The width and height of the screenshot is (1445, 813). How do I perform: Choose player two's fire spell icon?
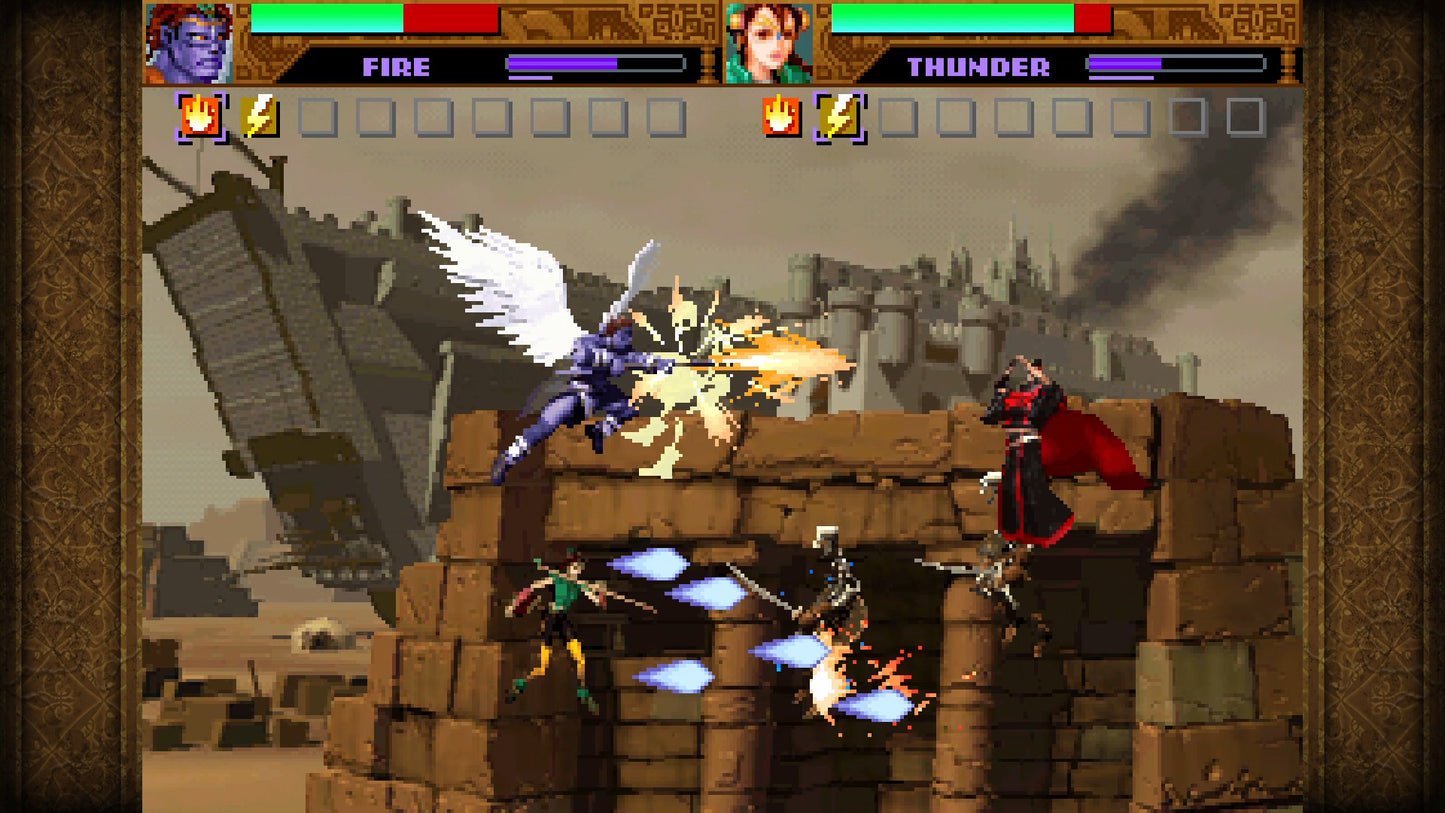(781, 117)
